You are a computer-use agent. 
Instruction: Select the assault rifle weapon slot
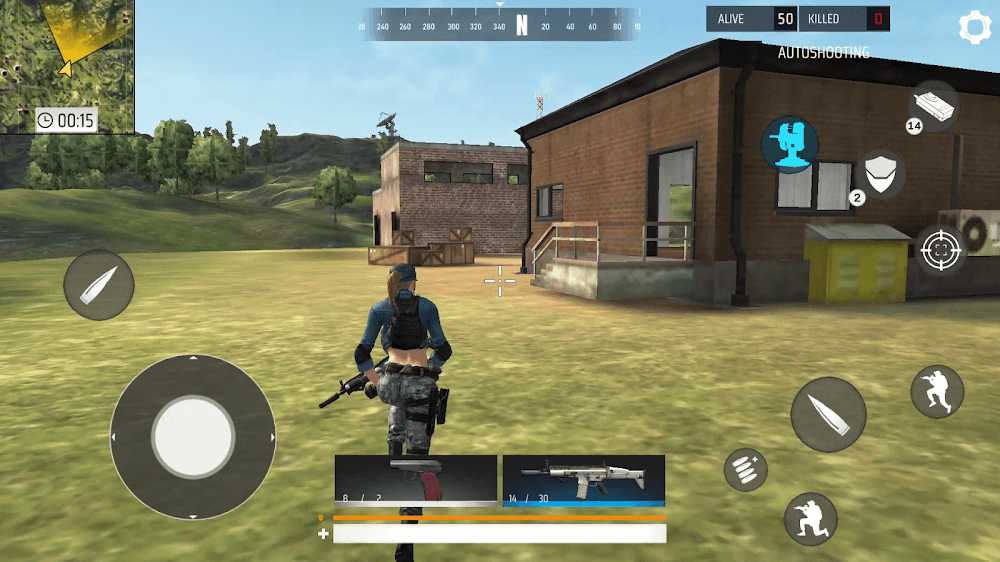(x=584, y=479)
